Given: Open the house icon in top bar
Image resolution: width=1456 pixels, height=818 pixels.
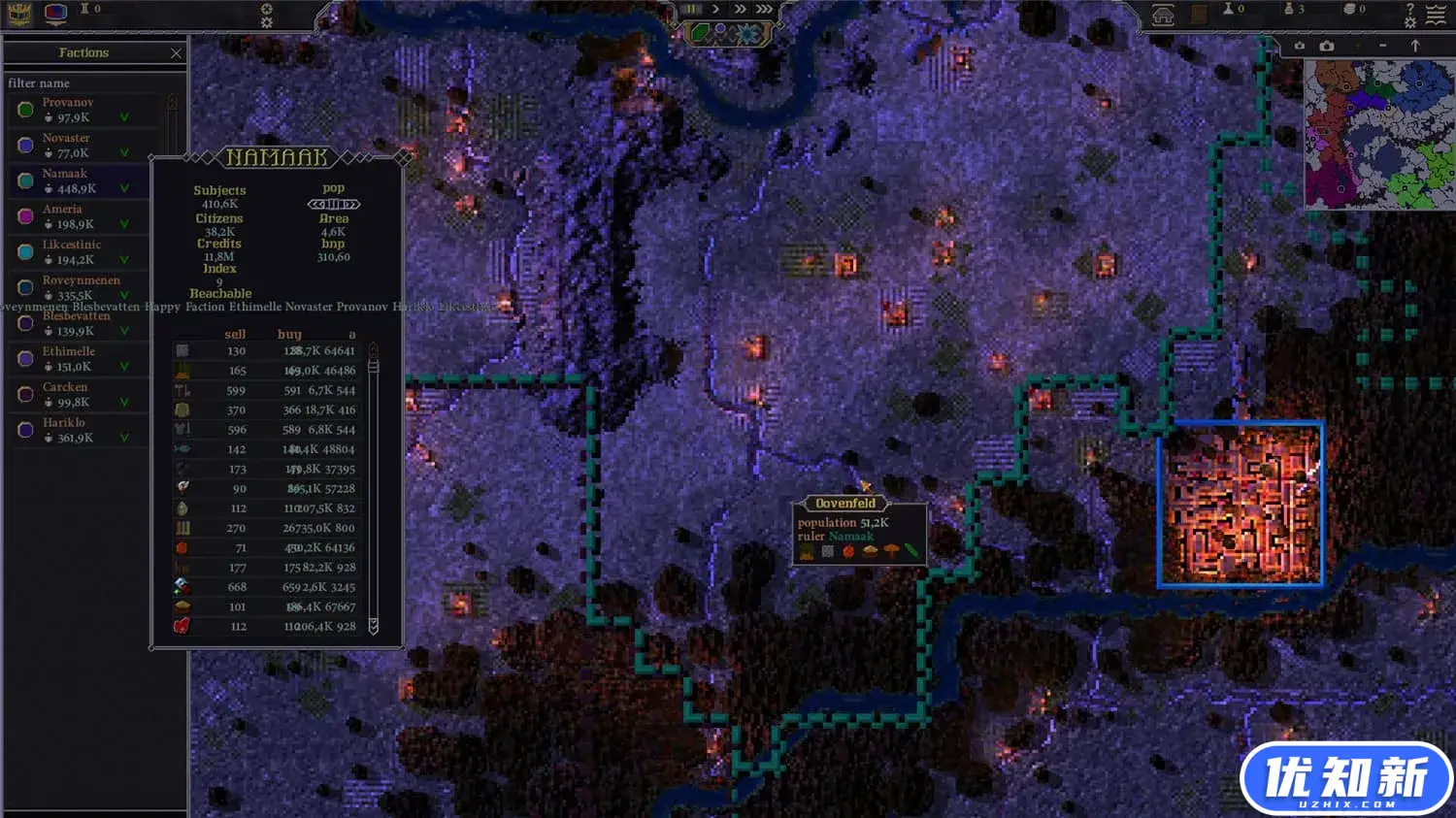Looking at the screenshot, I should [1163, 14].
